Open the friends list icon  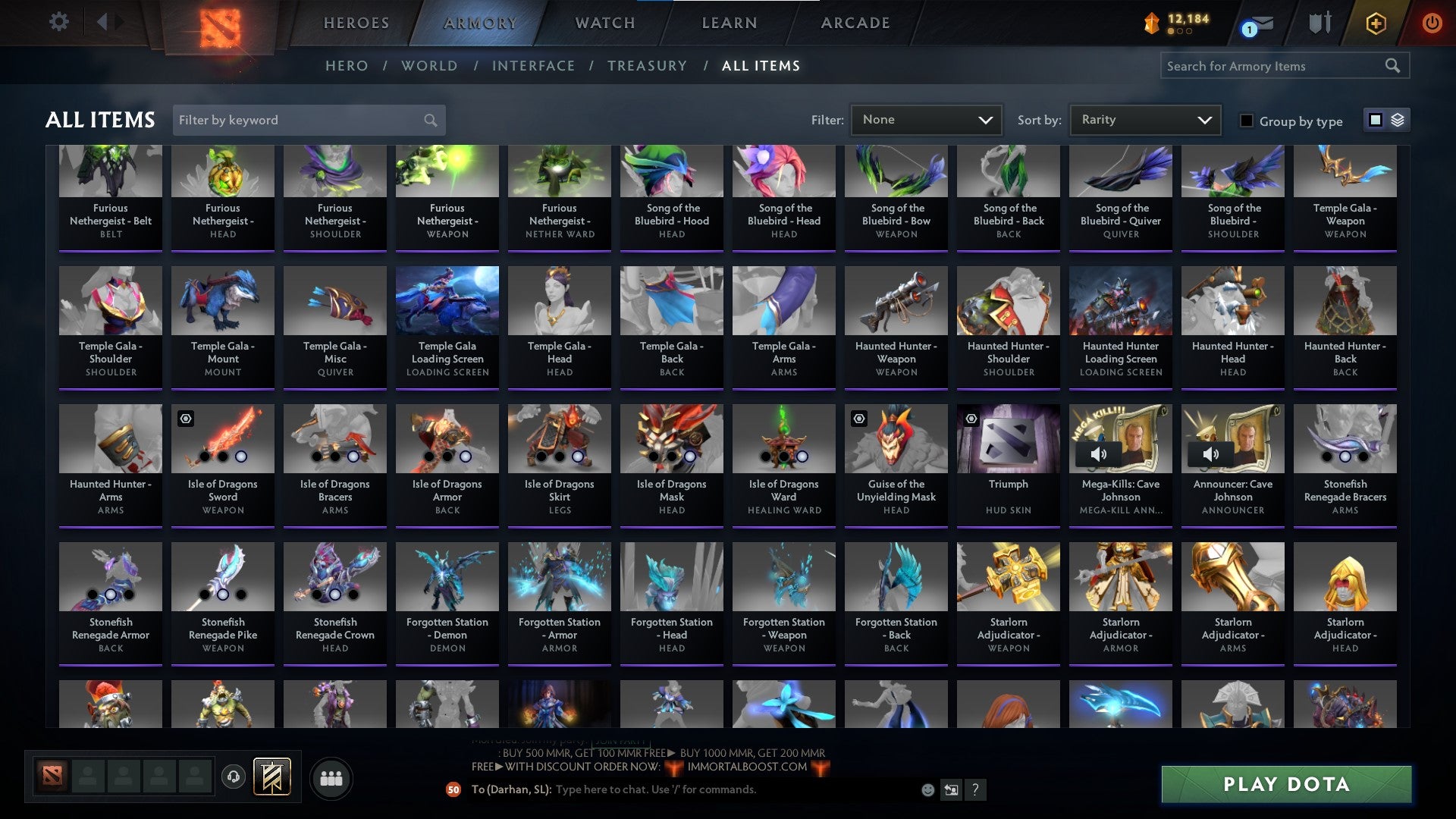click(x=331, y=777)
